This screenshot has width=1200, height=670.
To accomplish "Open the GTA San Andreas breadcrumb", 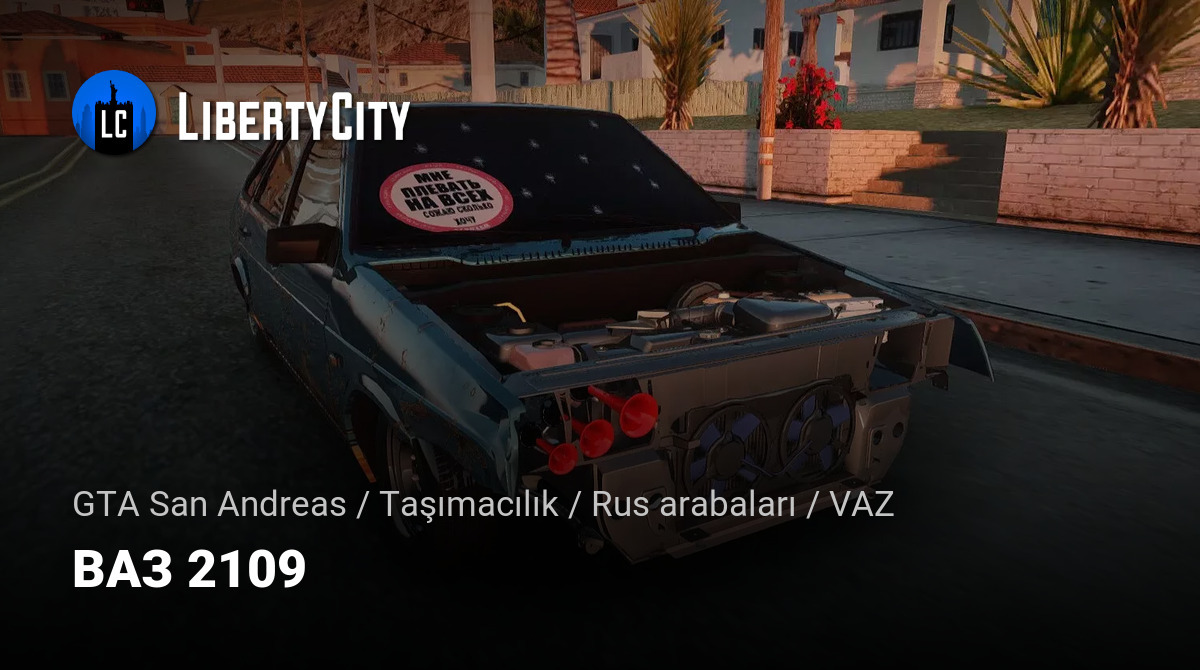I will [208, 505].
